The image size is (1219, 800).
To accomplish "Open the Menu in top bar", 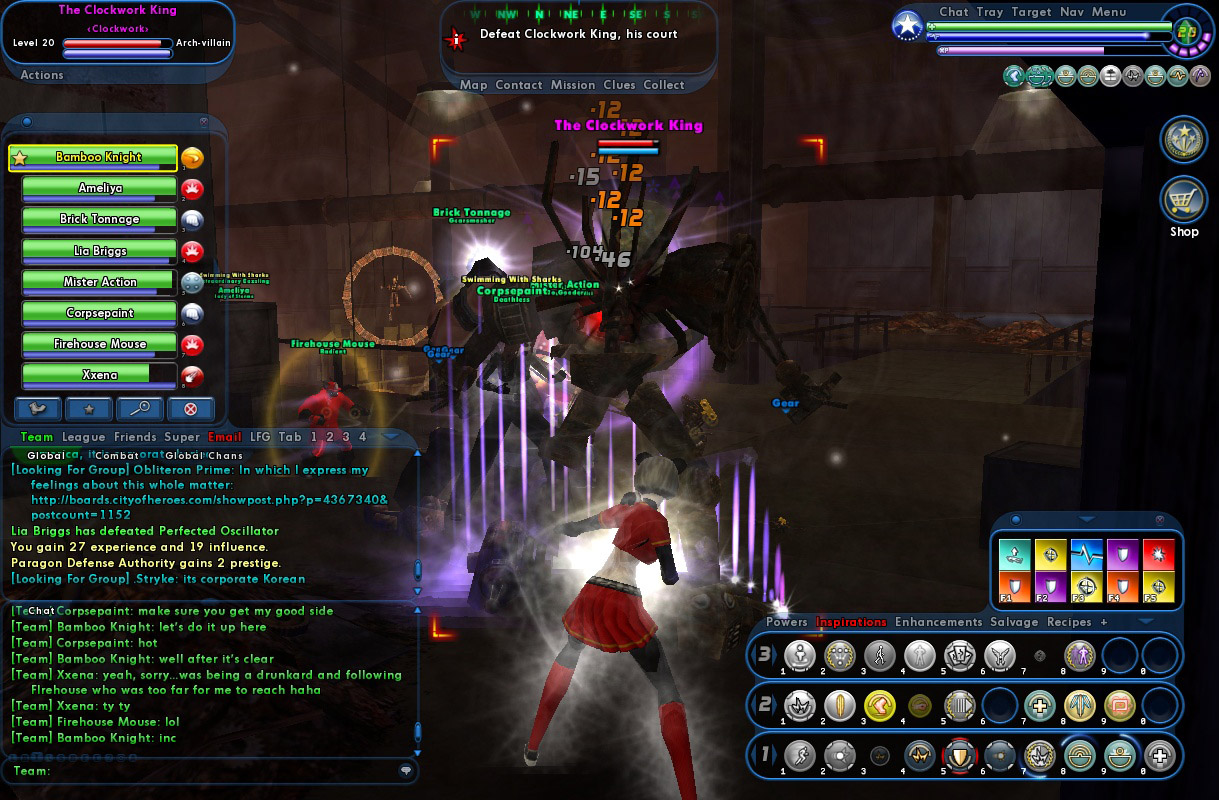I will [1109, 12].
